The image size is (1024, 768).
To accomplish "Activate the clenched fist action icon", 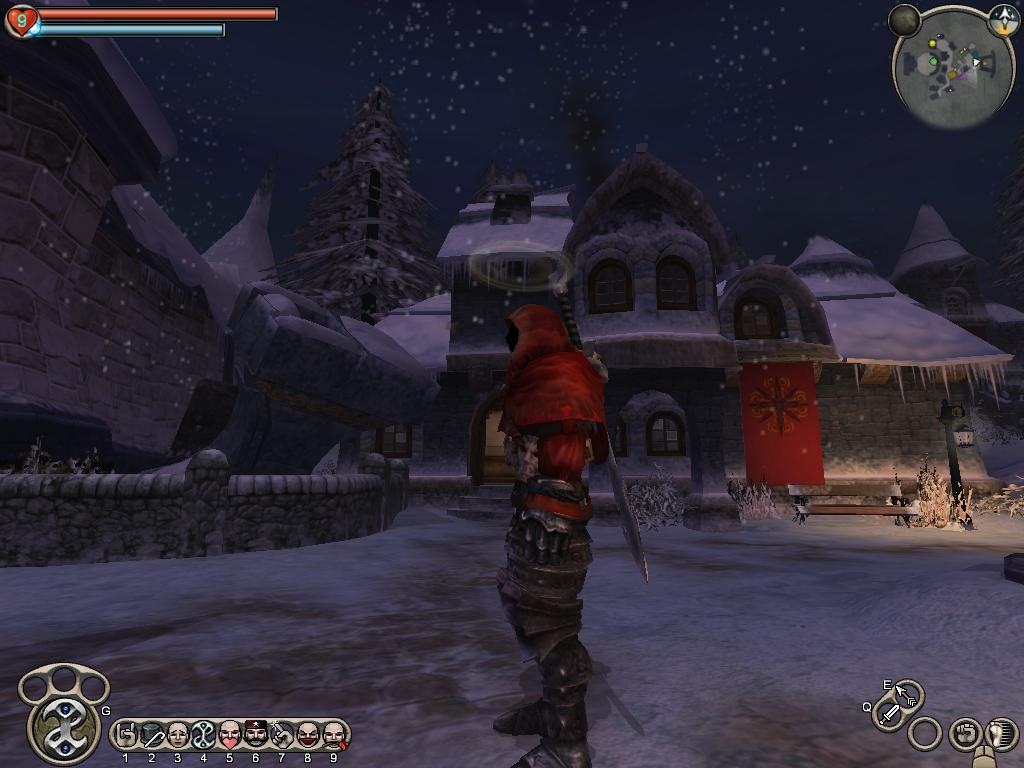I will click(963, 733).
